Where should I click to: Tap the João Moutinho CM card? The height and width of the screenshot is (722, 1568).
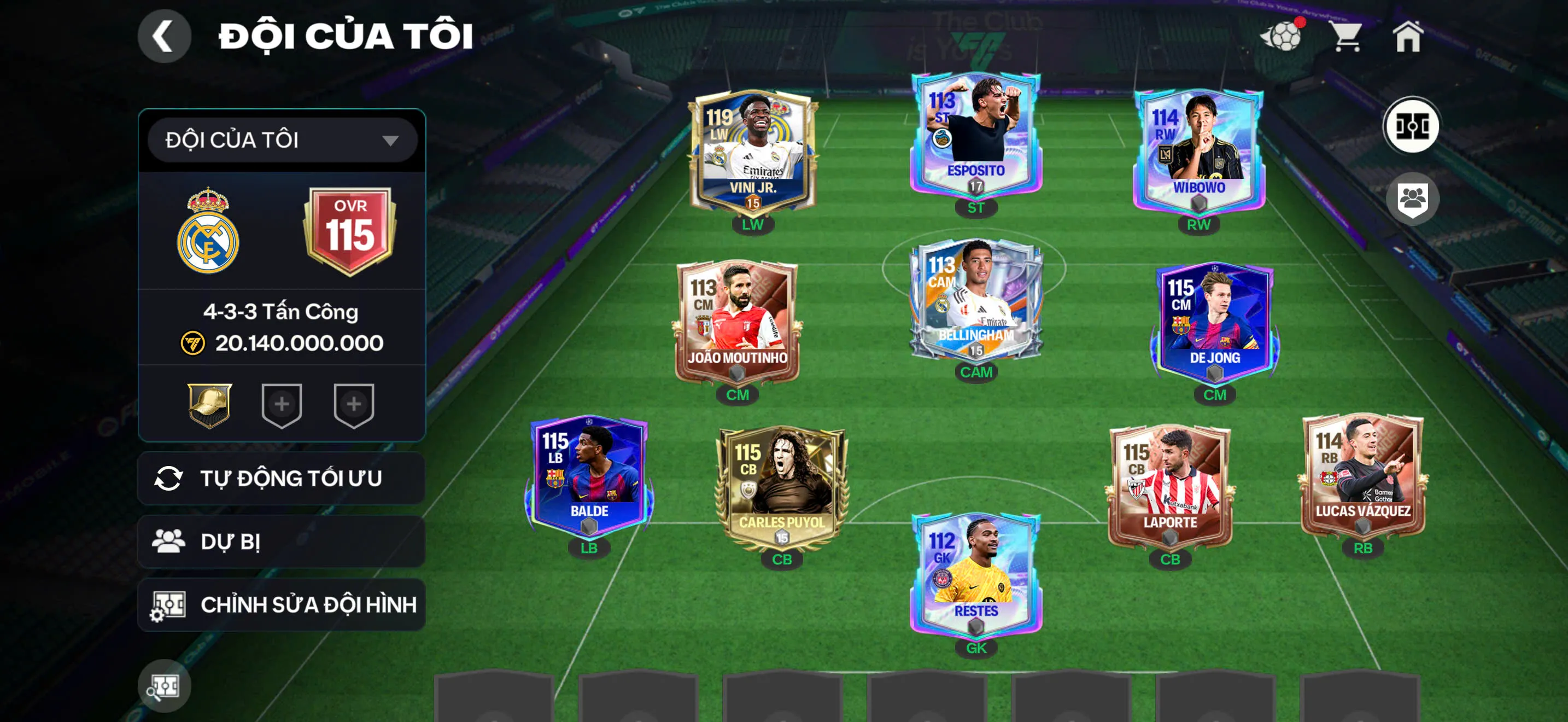pos(737,323)
